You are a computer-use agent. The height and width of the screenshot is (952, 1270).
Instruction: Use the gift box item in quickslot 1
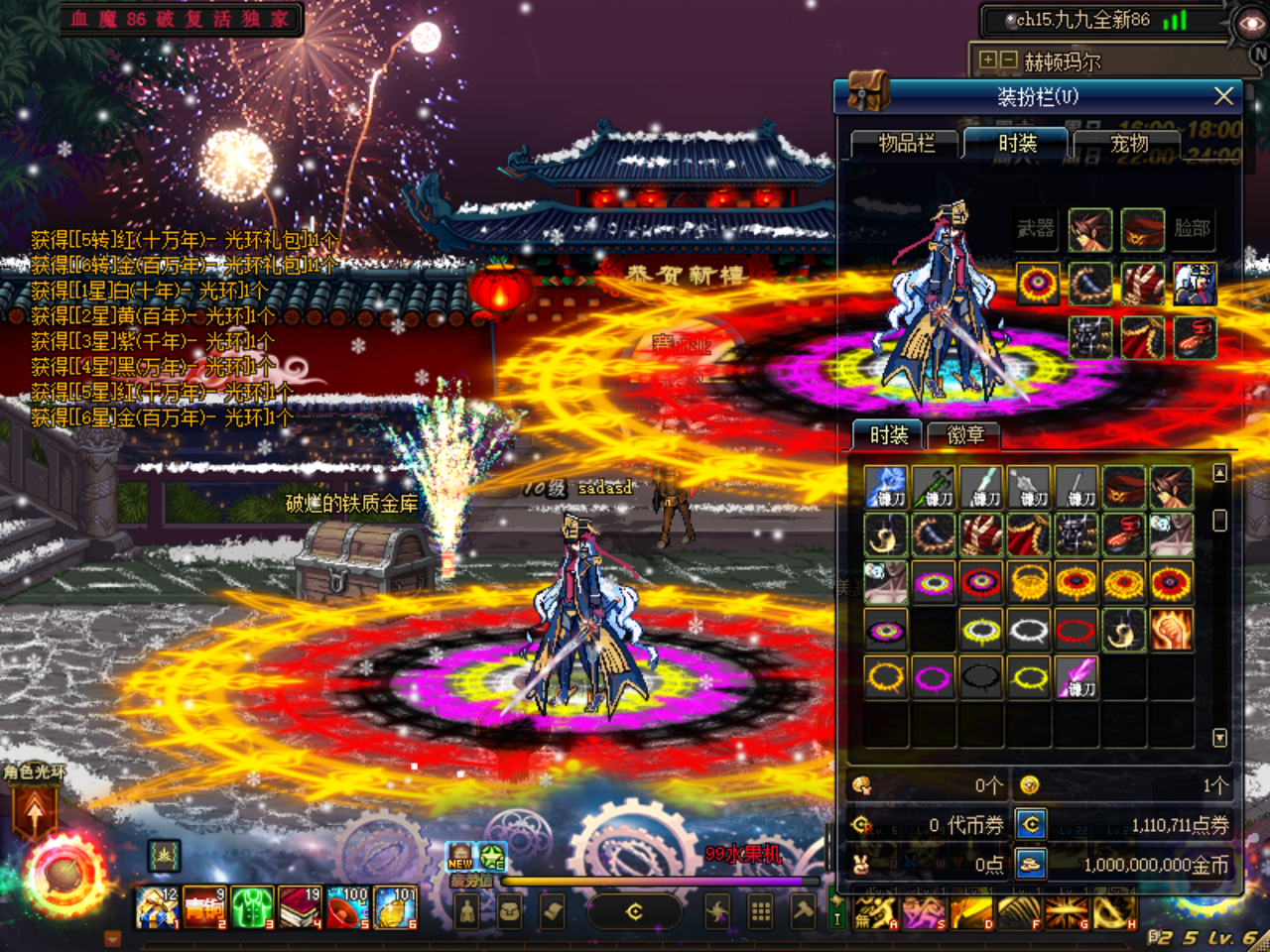pos(159,905)
